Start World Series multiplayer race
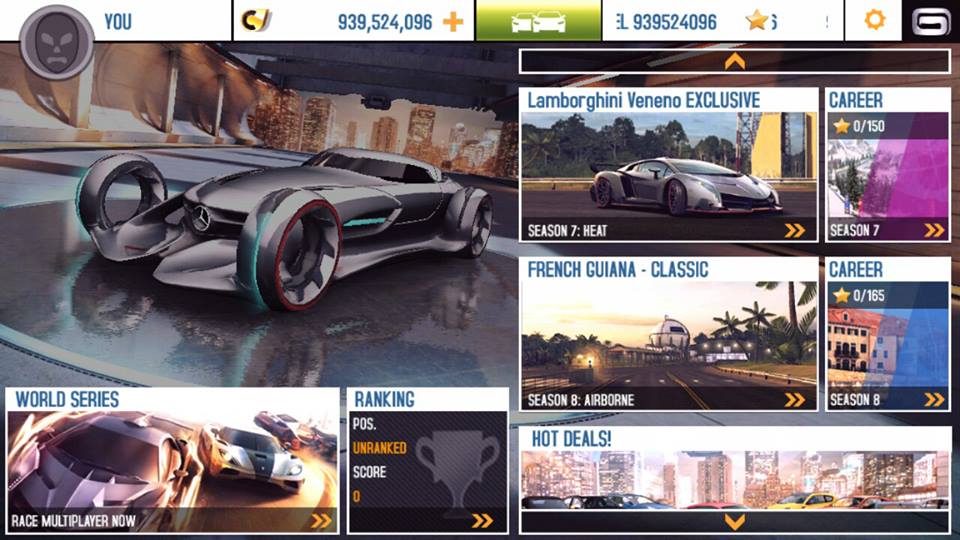Image resolution: width=960 pixels, height=540 pixels. tap(172, 461)
